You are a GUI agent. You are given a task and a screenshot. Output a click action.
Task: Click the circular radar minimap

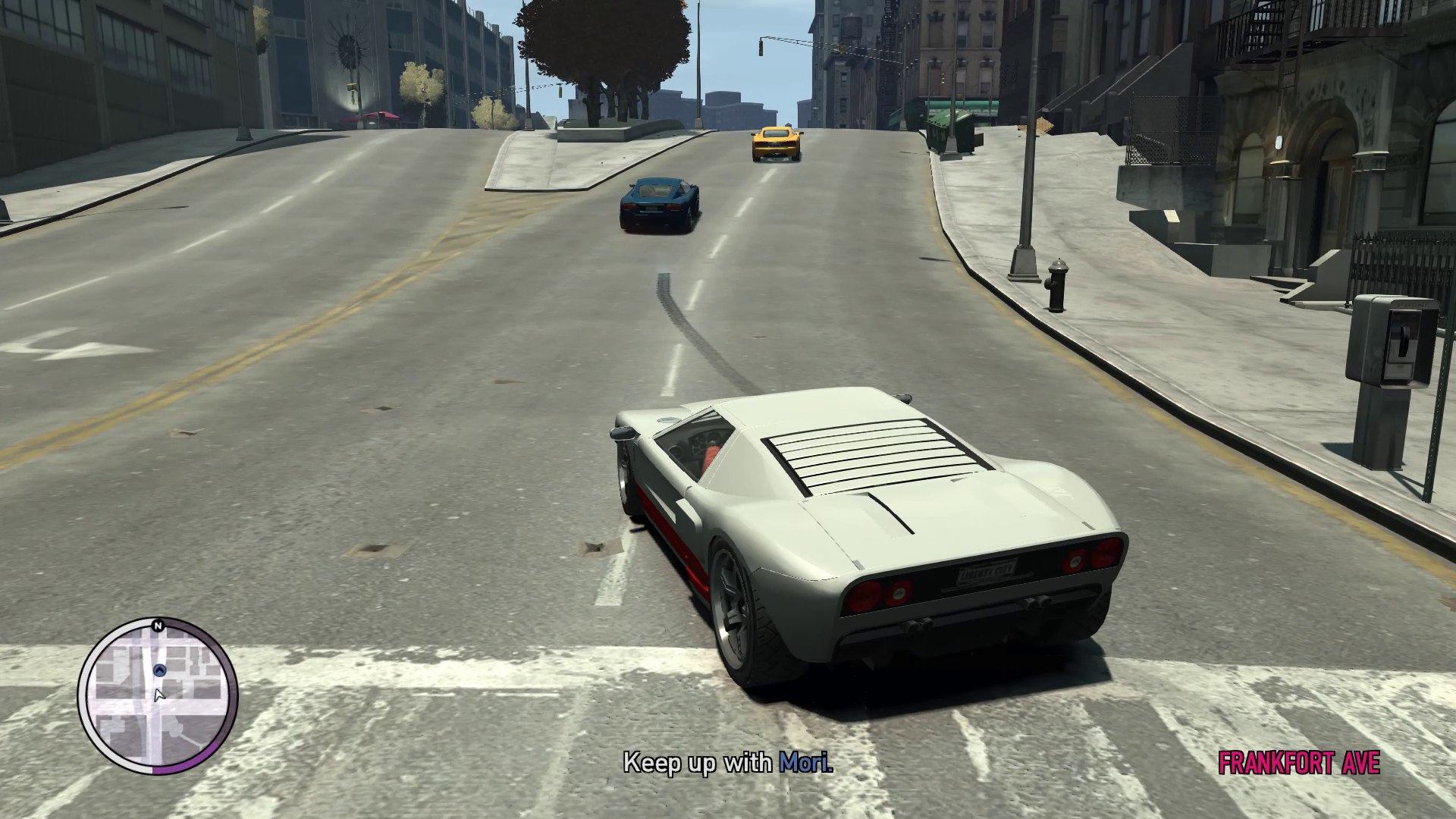pos(158,696)
